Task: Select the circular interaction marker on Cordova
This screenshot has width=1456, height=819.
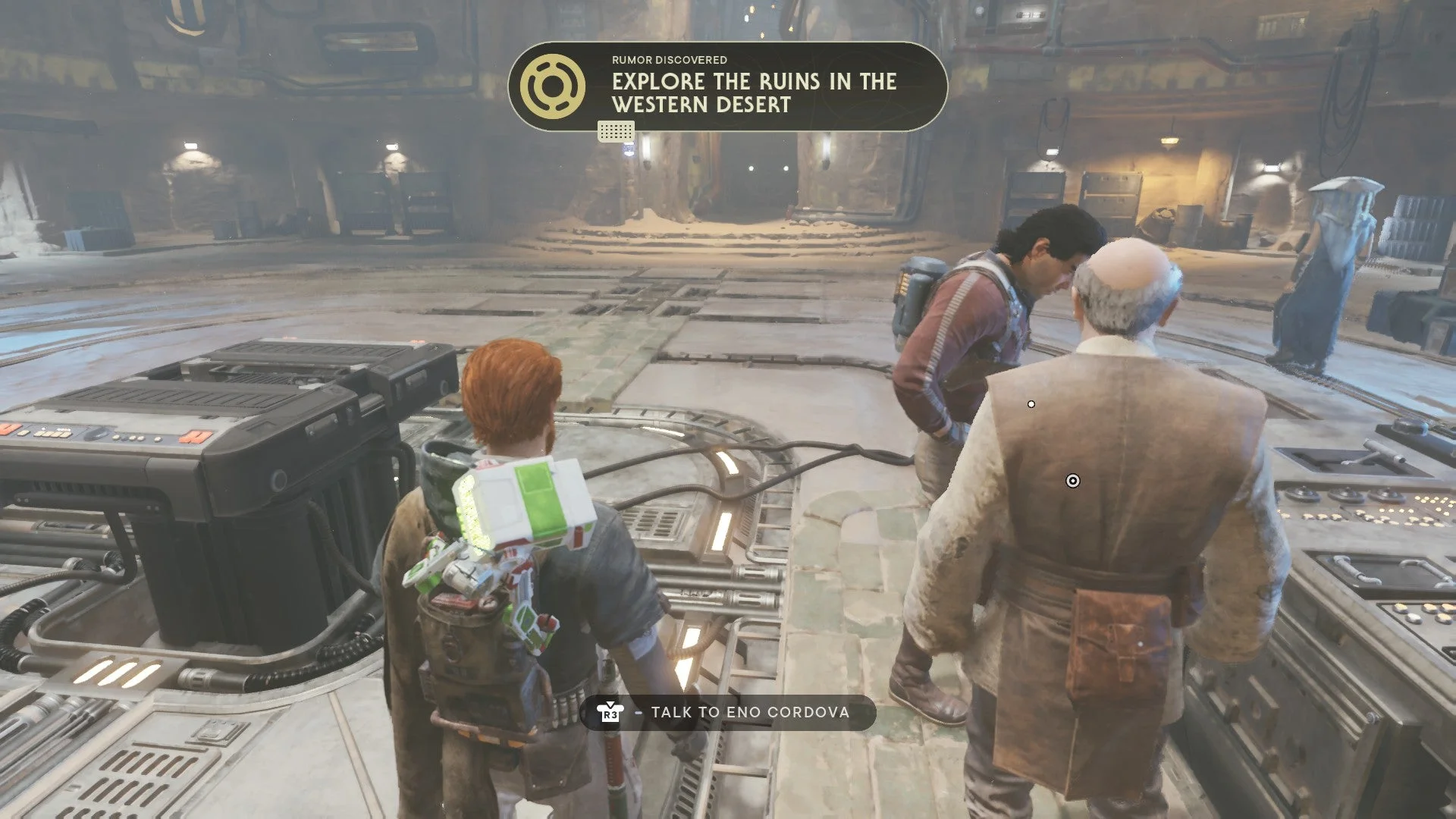Action: coord(1072,481)
